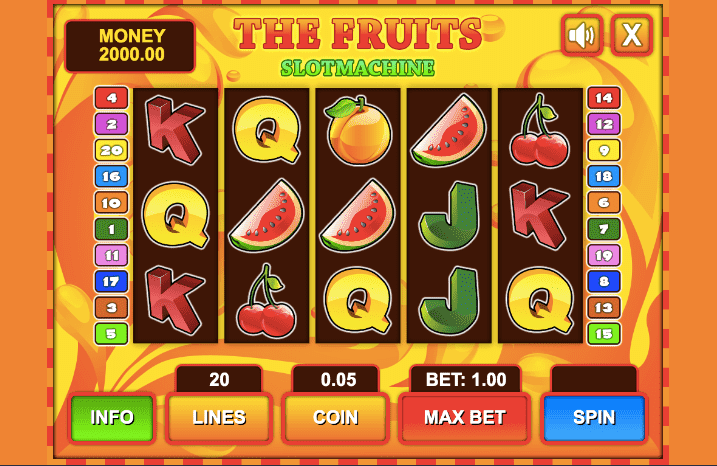
Task: Select payline number 14 marker
Action: pos(603,98)
